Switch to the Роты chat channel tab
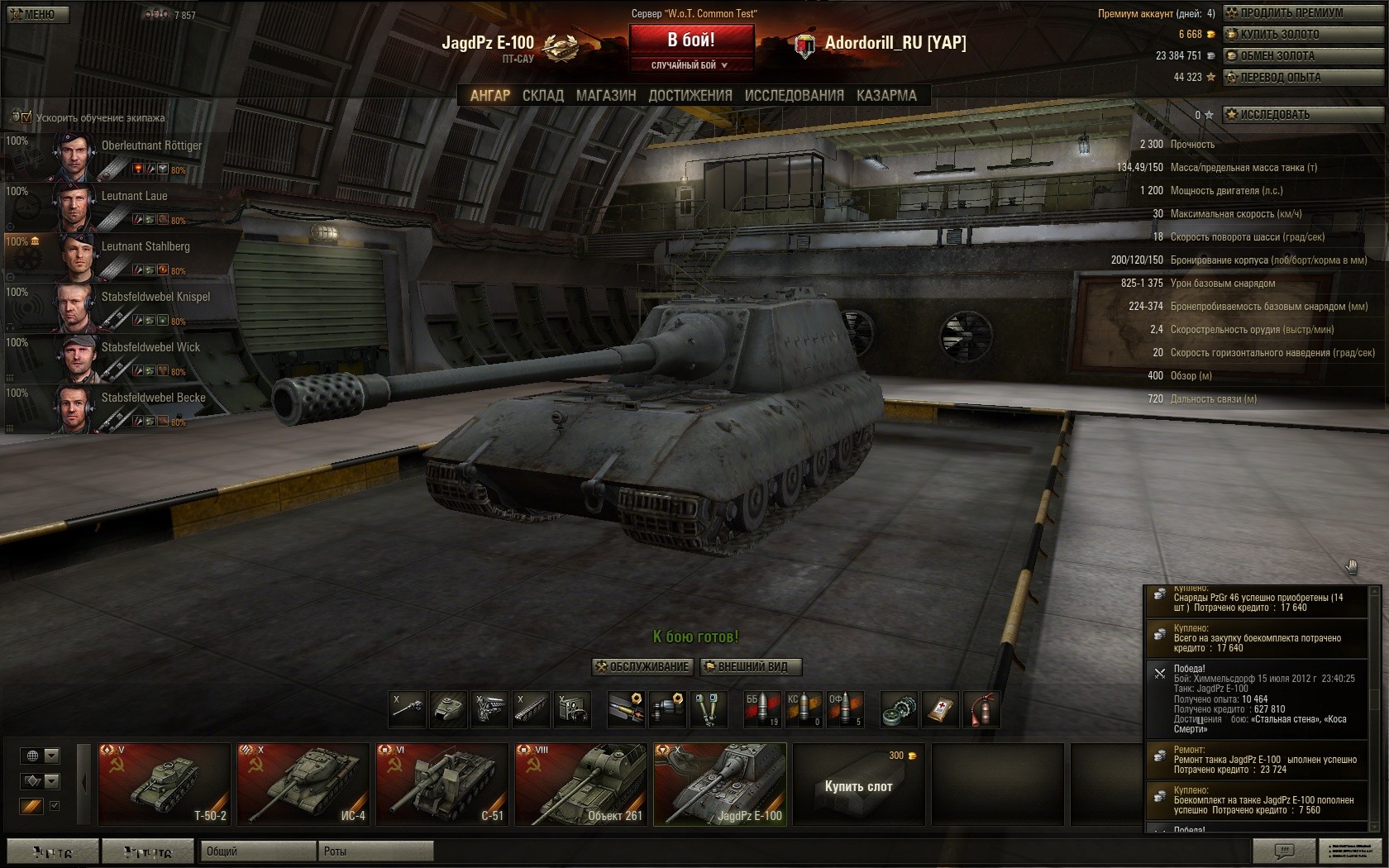The height and width of the screenshot is (868, 1389). [375, 851]
